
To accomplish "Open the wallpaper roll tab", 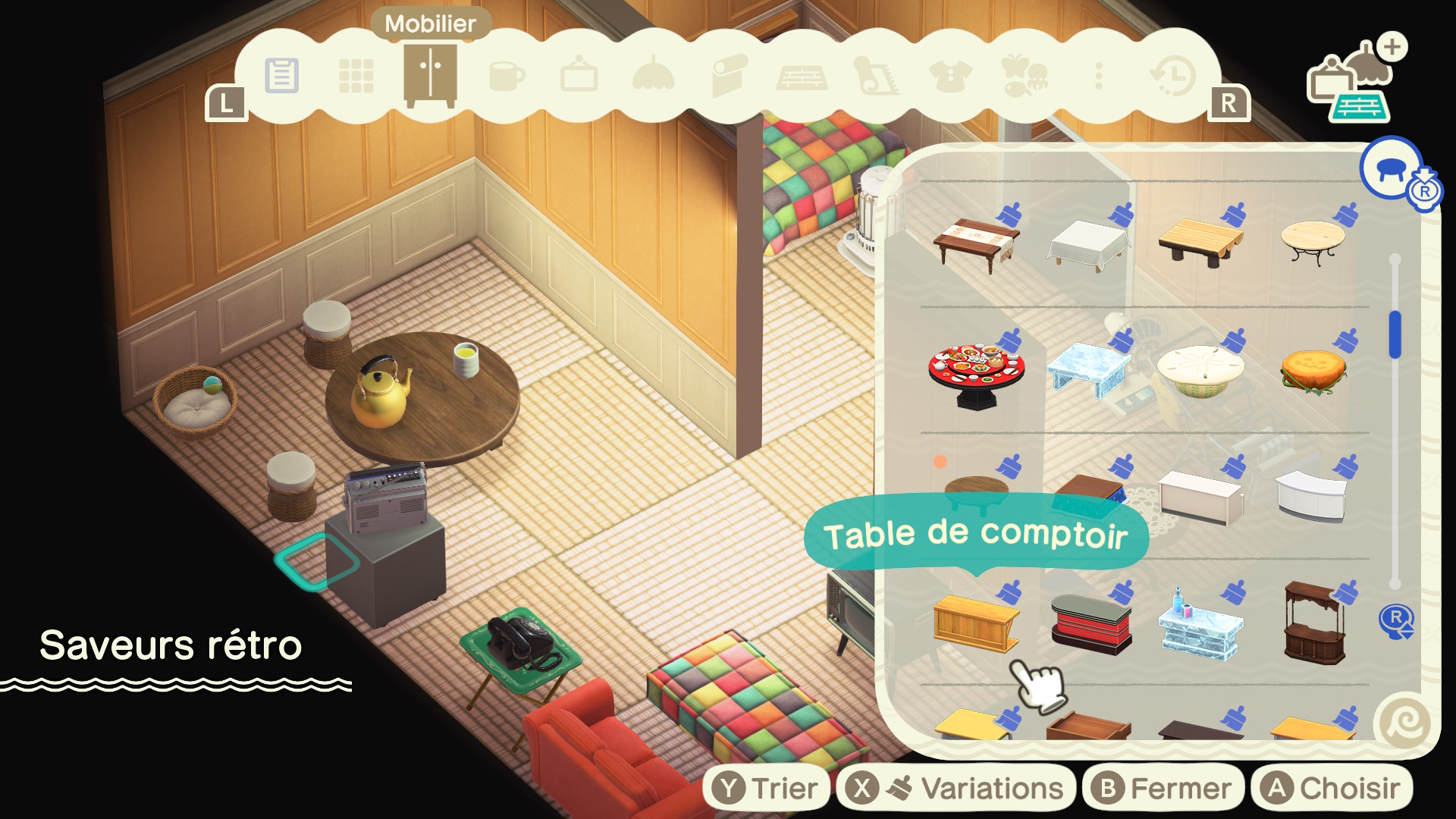I will (x=728, y=76).
